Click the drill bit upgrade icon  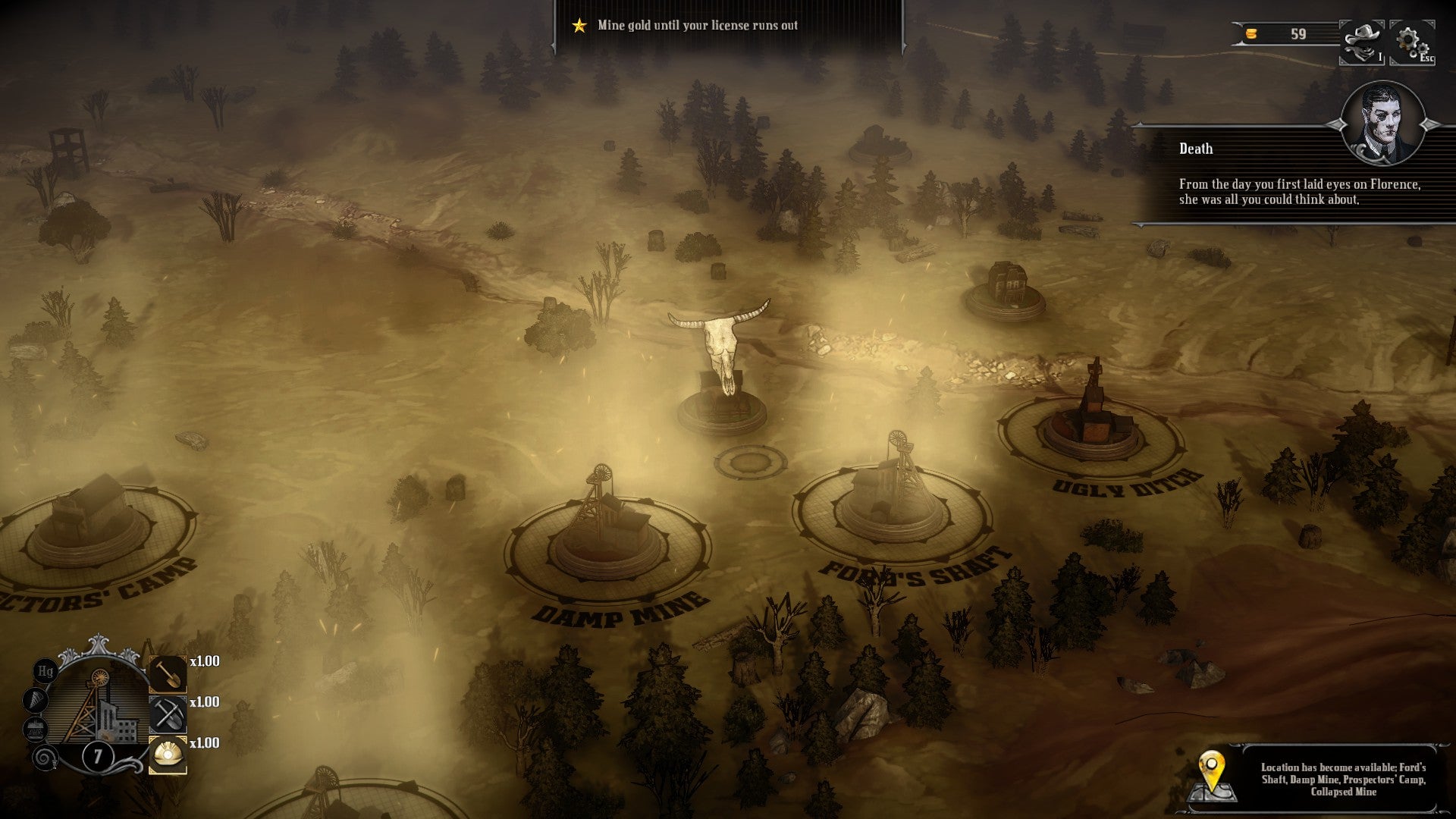click(36, 700)
